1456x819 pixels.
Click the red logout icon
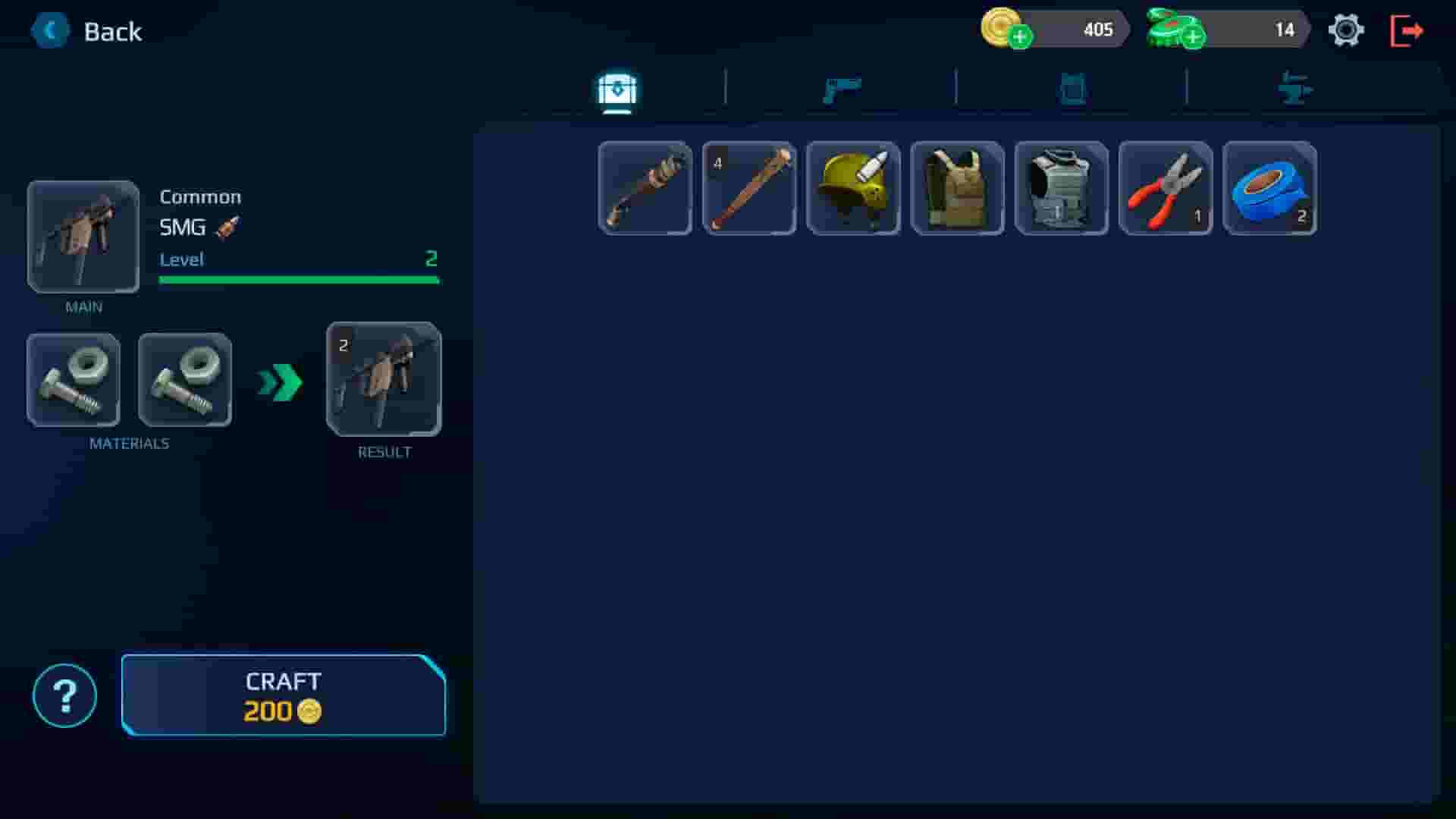(x=1407, y=30)
